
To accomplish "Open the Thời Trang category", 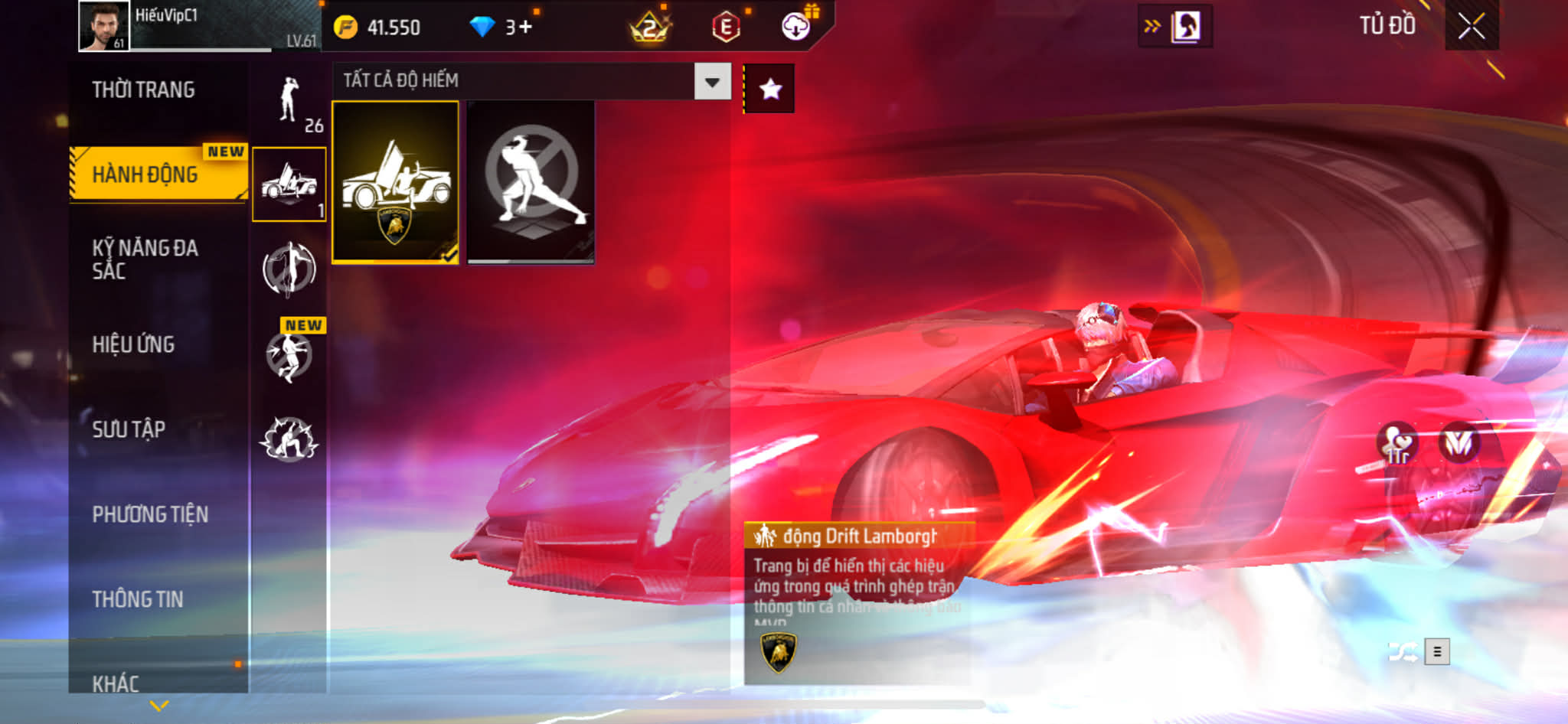I will 143,90.
